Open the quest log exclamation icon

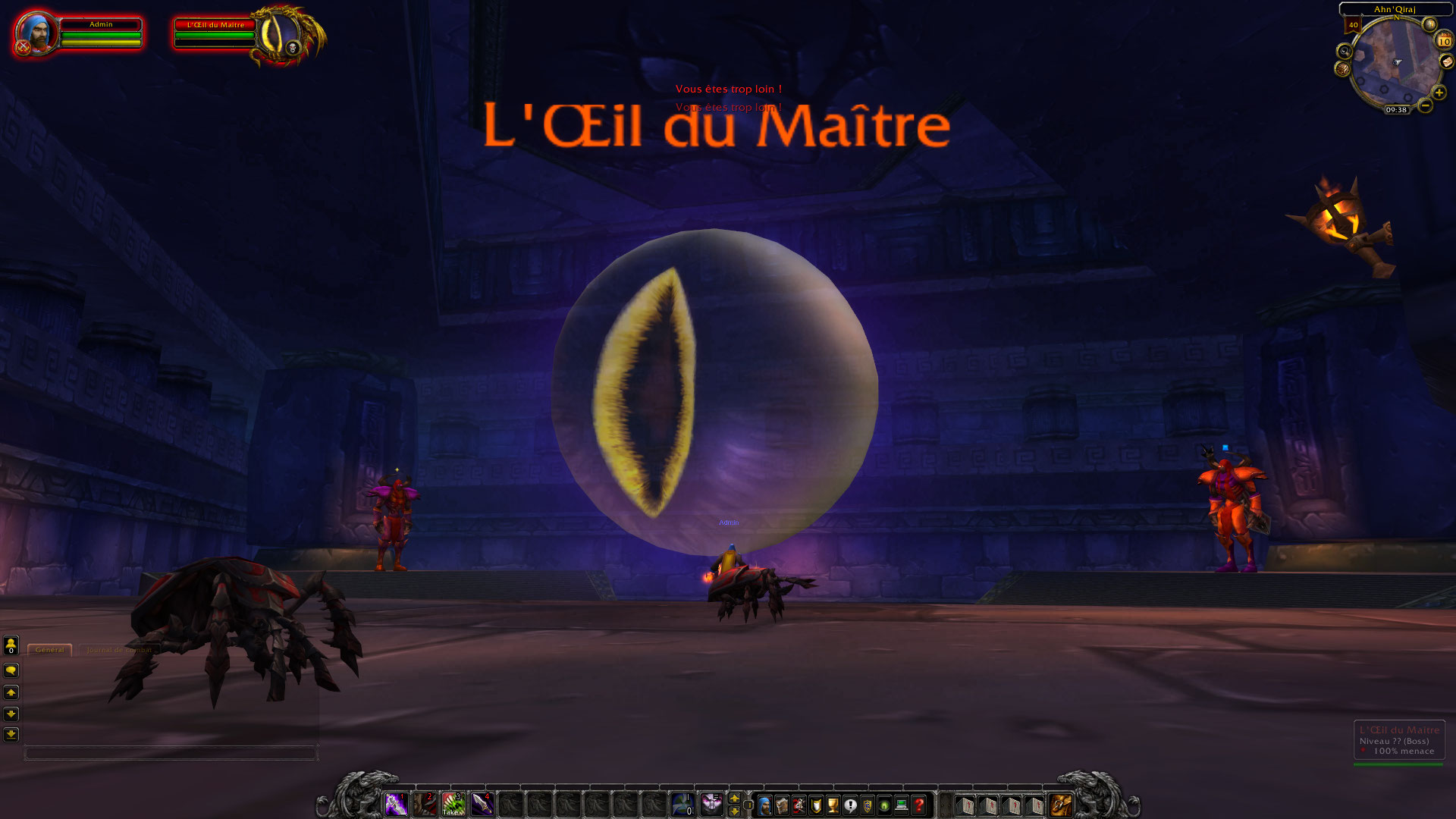[850, 806]
